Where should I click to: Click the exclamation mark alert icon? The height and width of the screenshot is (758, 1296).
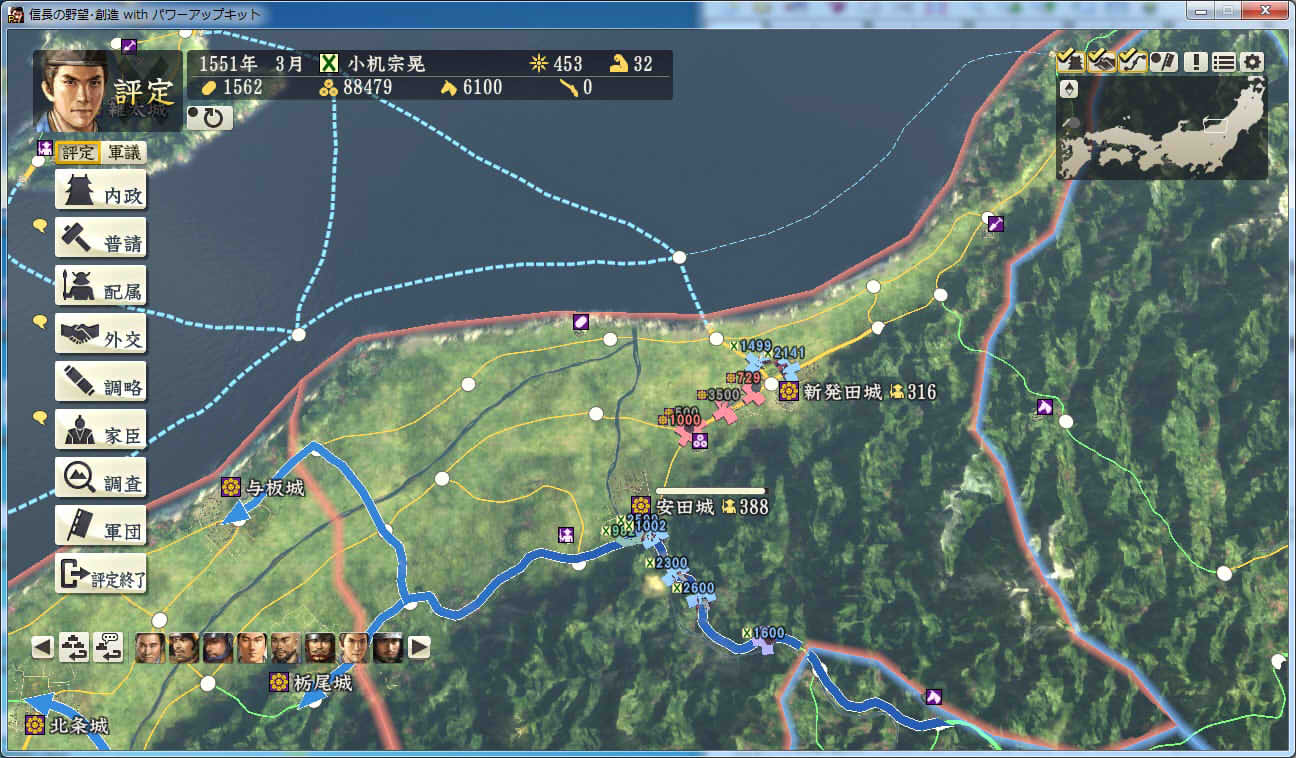1196,62
